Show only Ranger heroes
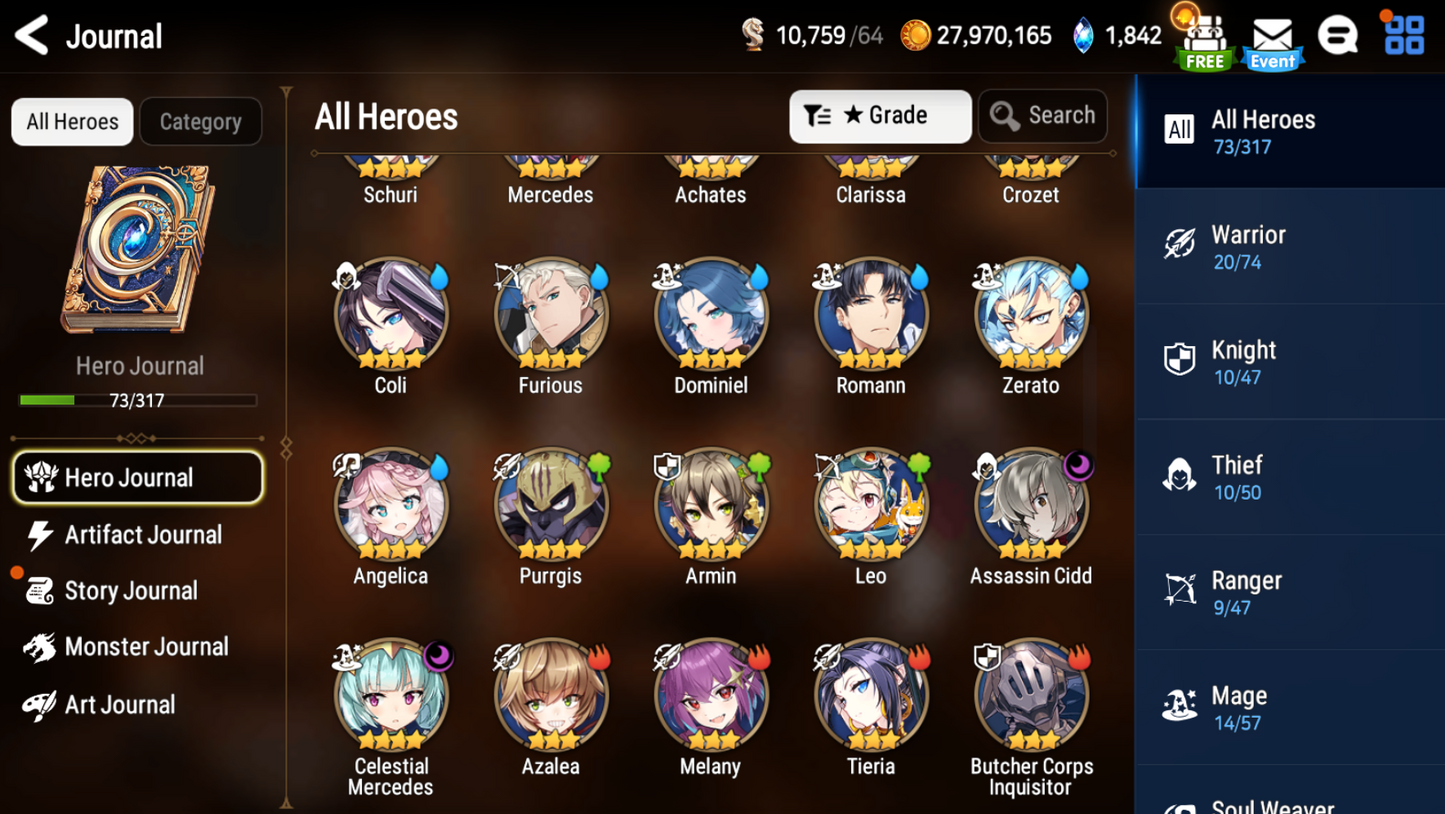The height and width of the screenshot is (814, 1445). [1289, 592]
